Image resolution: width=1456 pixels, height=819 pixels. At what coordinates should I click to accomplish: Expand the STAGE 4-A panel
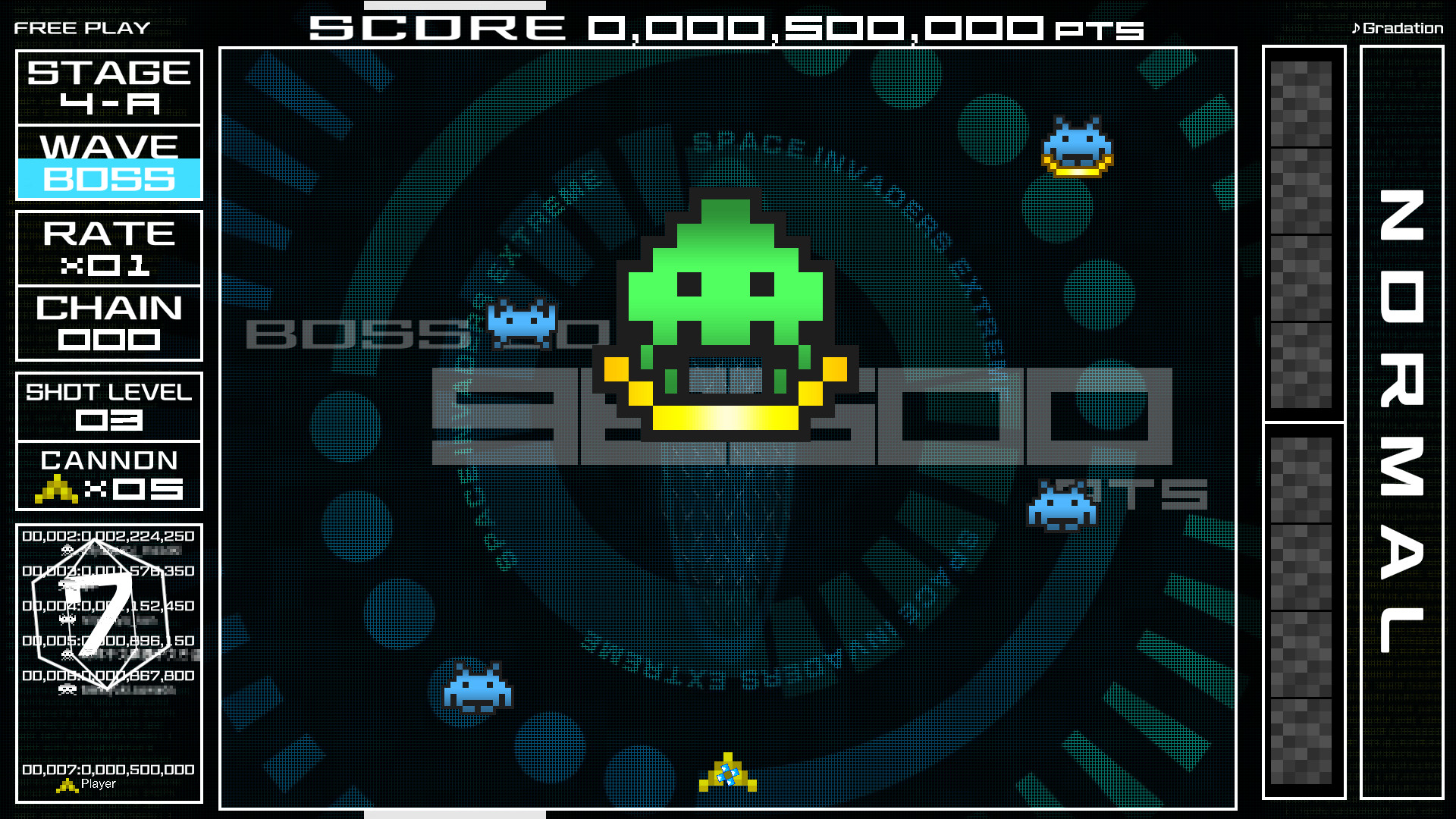coord(108,86)
